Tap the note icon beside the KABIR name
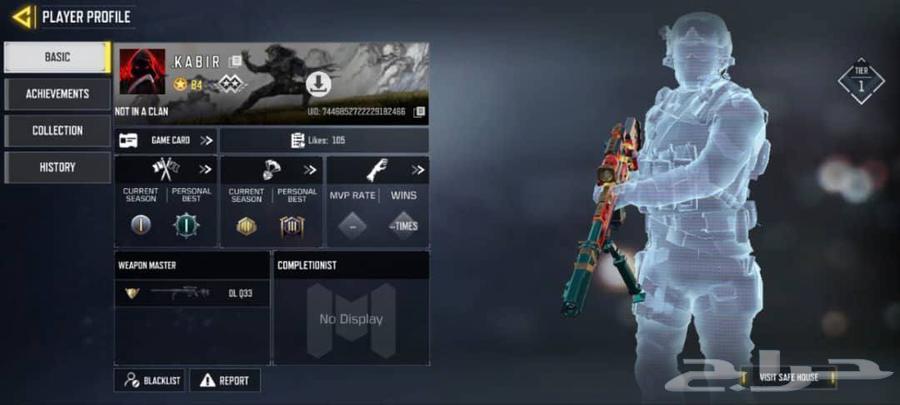 point(235,62)
